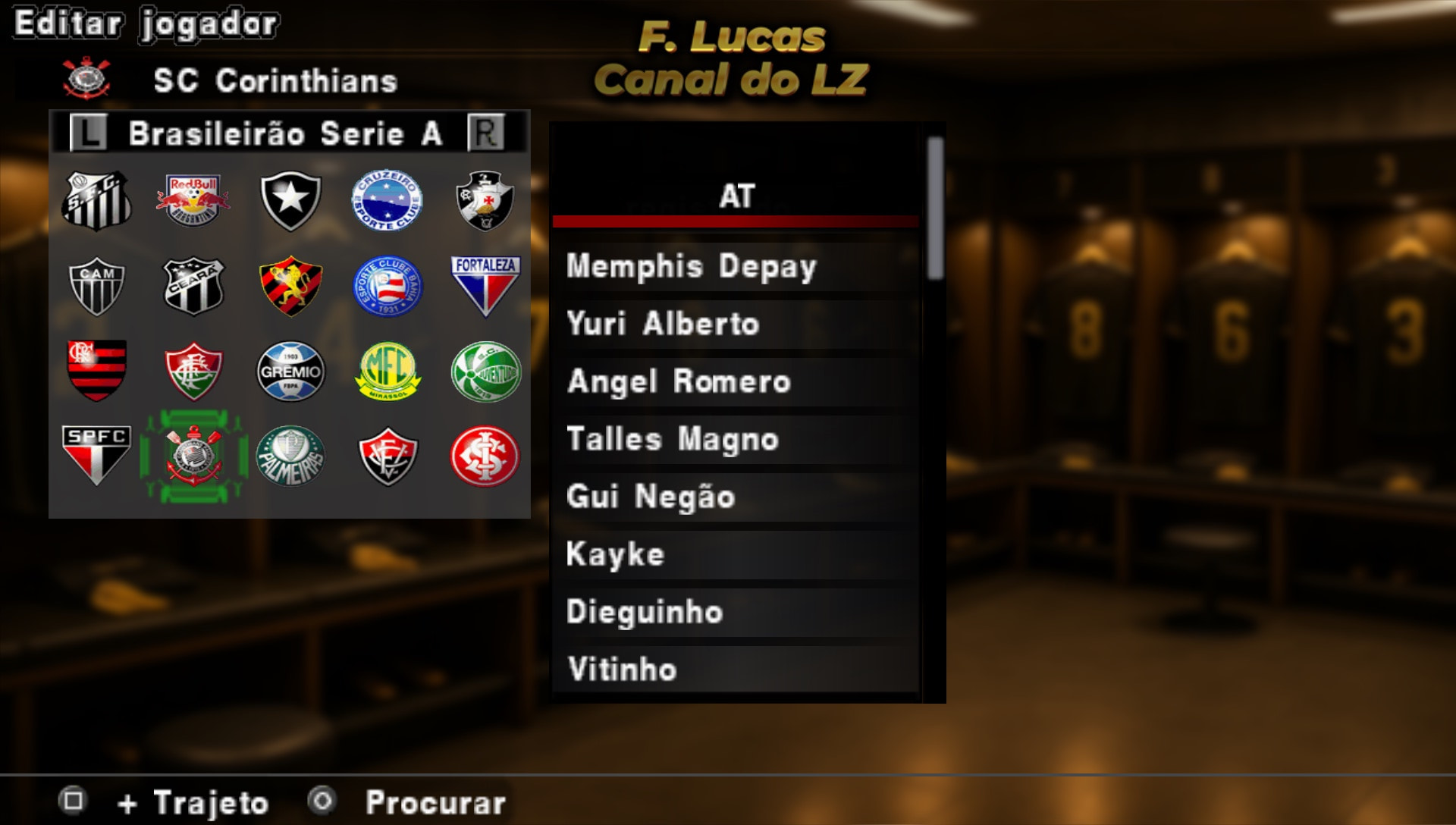
Task: Click the Brasileirão Serie A league header
Action: (287, 134)
